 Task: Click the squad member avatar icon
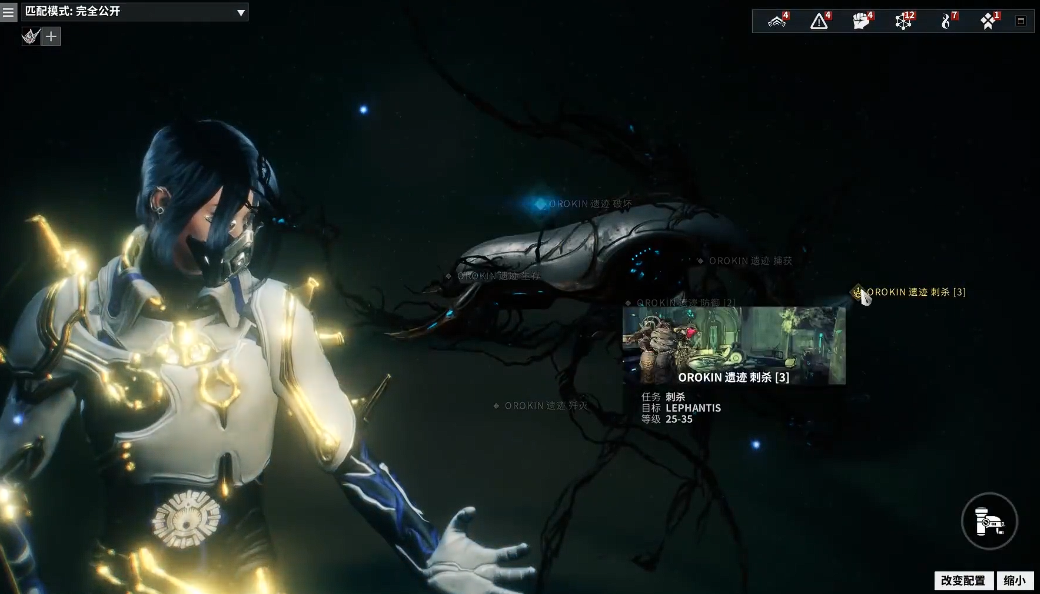(30, 36)
